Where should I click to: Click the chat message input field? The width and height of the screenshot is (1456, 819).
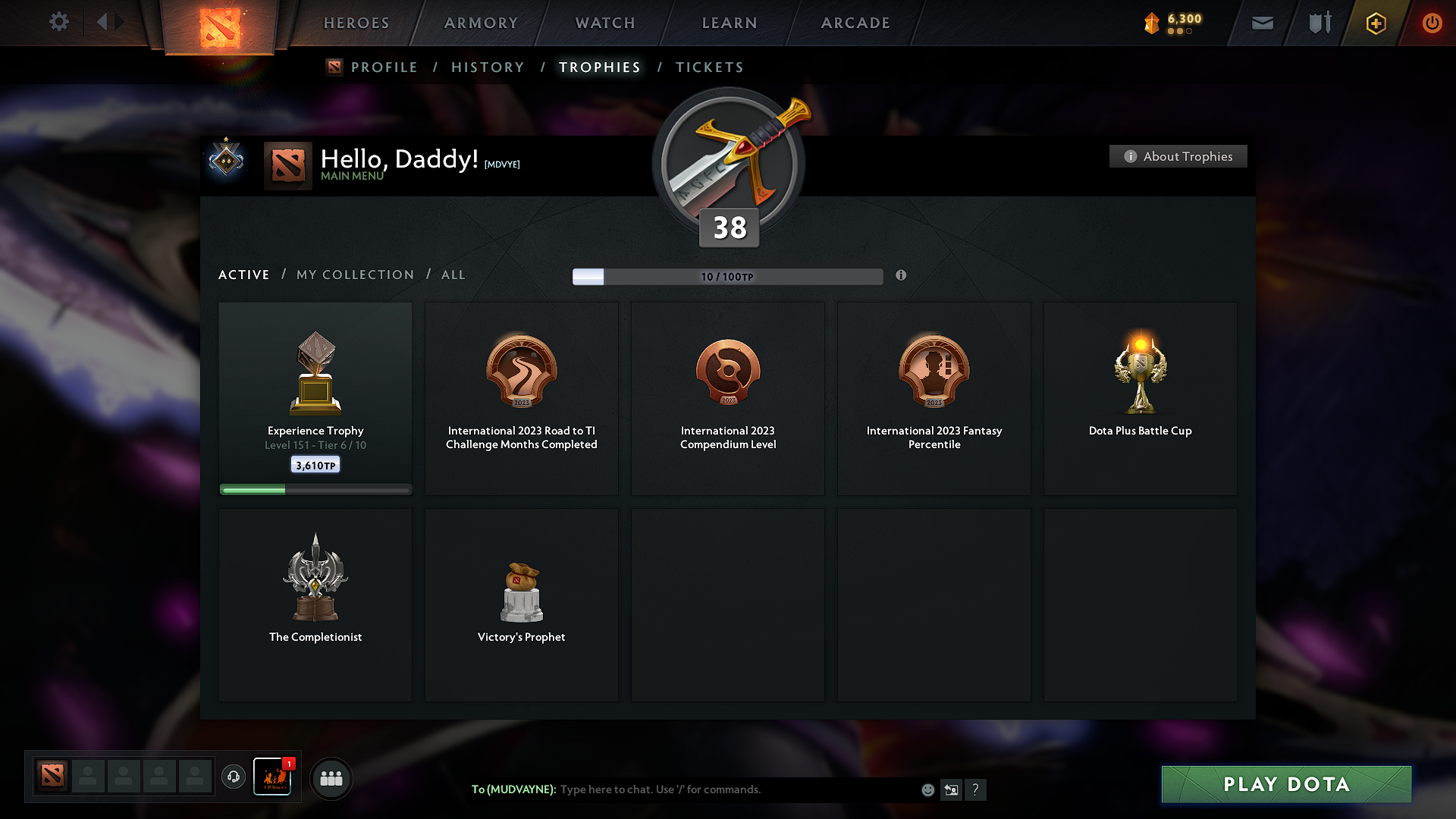click(x=720, y=789)
